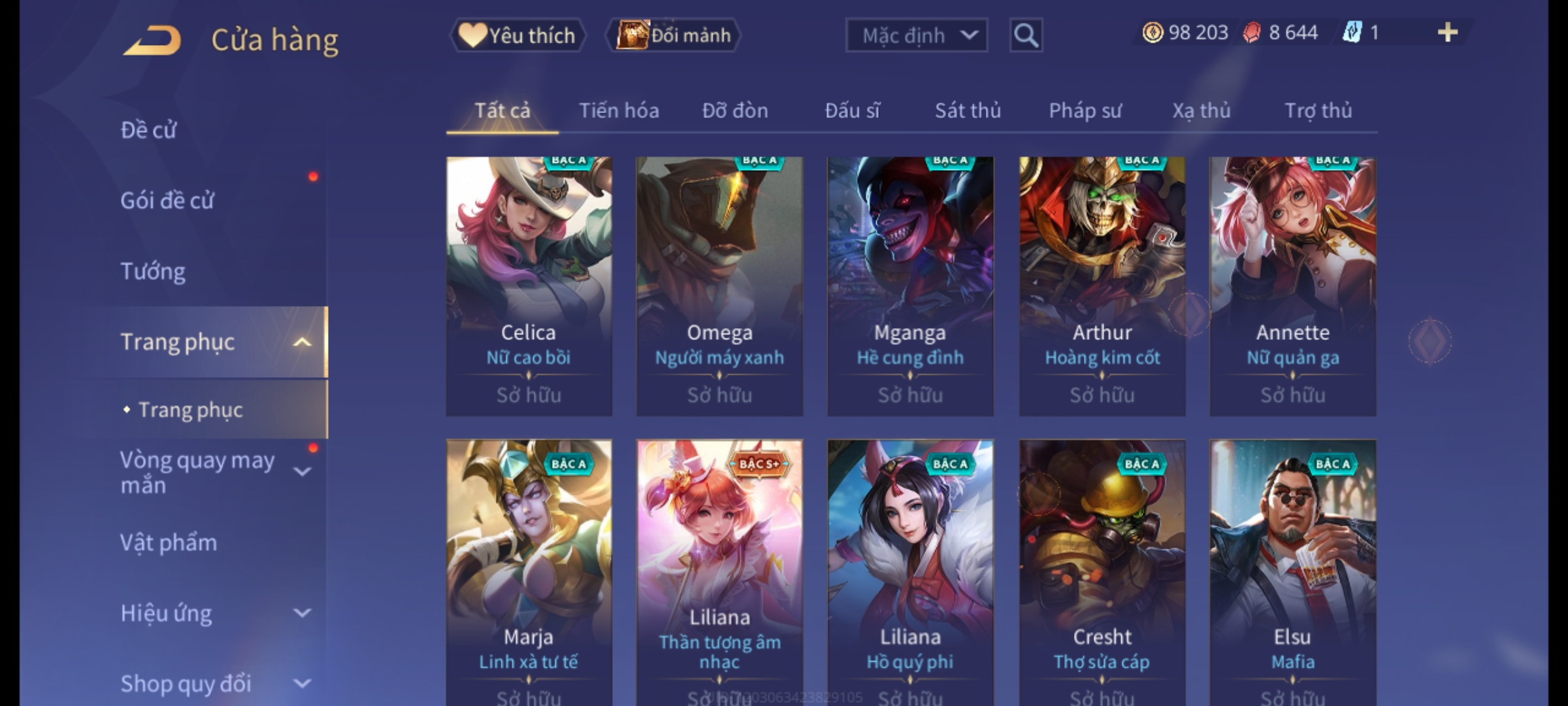Open the Tướng heroes section

coord(154,271)
